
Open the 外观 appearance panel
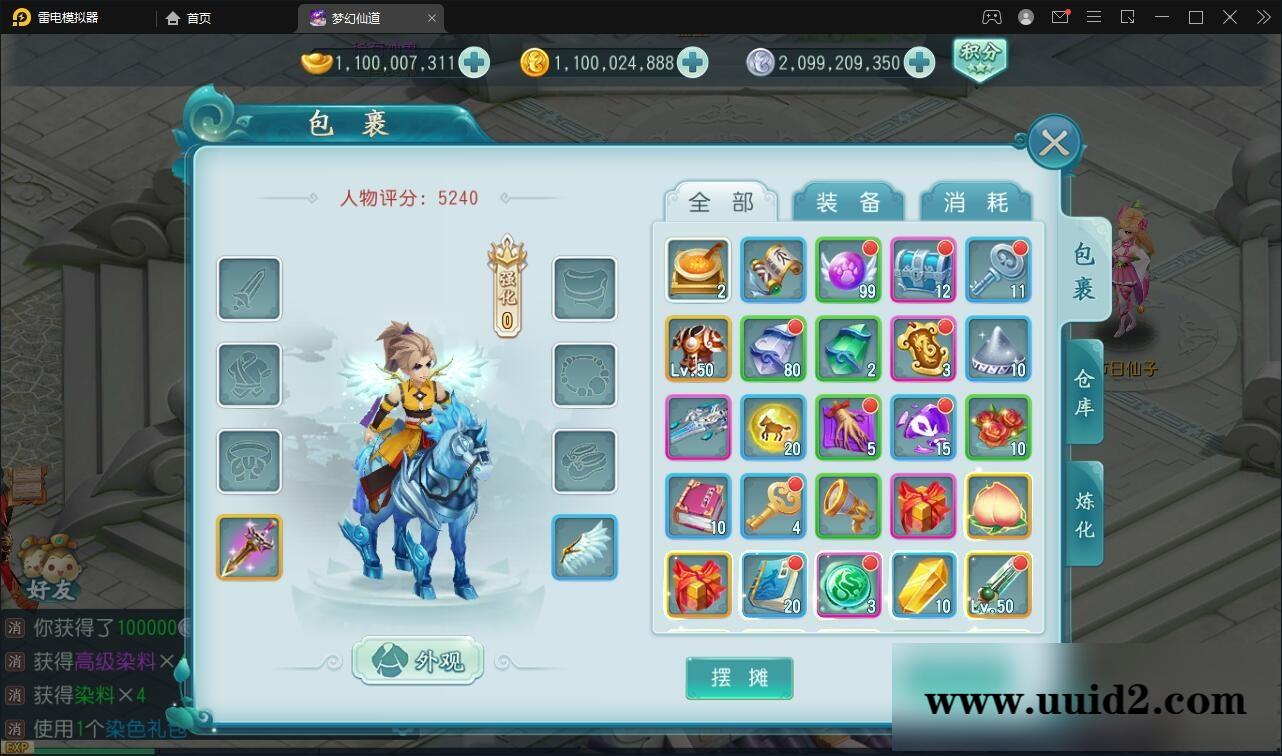418,660
